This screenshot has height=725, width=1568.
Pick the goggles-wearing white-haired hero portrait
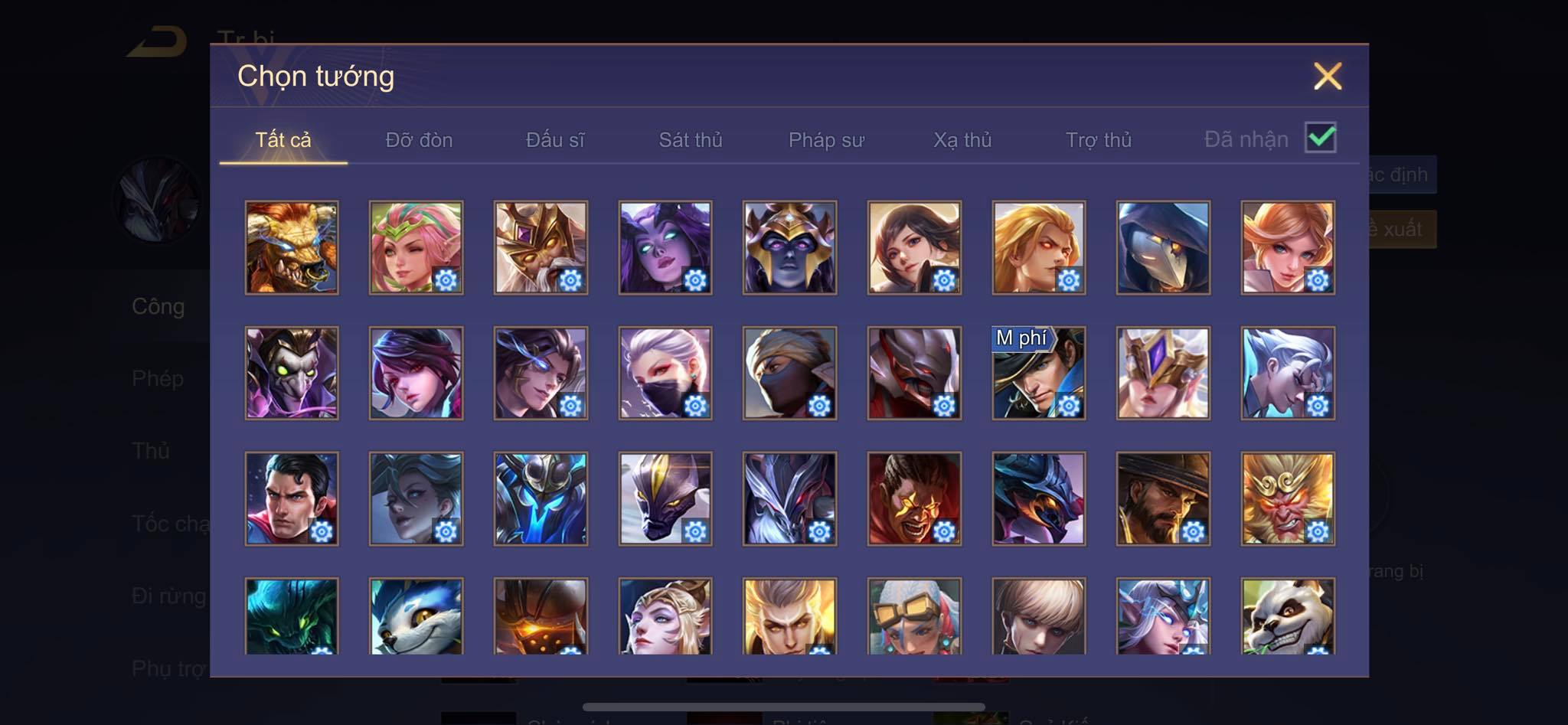[914, 616]
